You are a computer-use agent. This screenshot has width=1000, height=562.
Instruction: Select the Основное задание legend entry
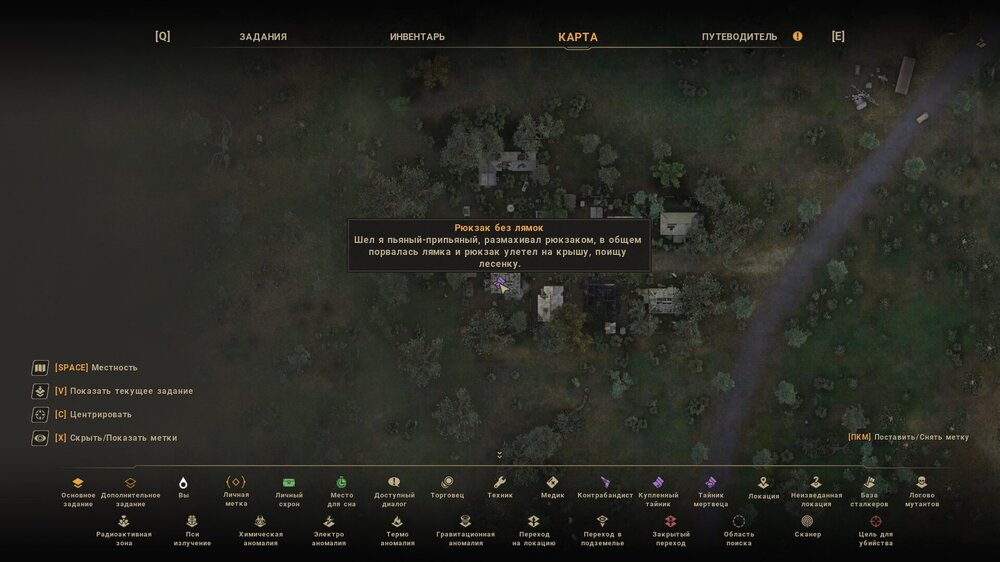78,483
